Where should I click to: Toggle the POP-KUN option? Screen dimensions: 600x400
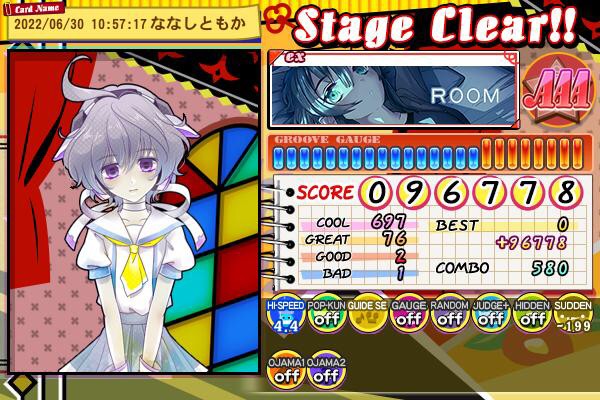click(x=325, y=319)
